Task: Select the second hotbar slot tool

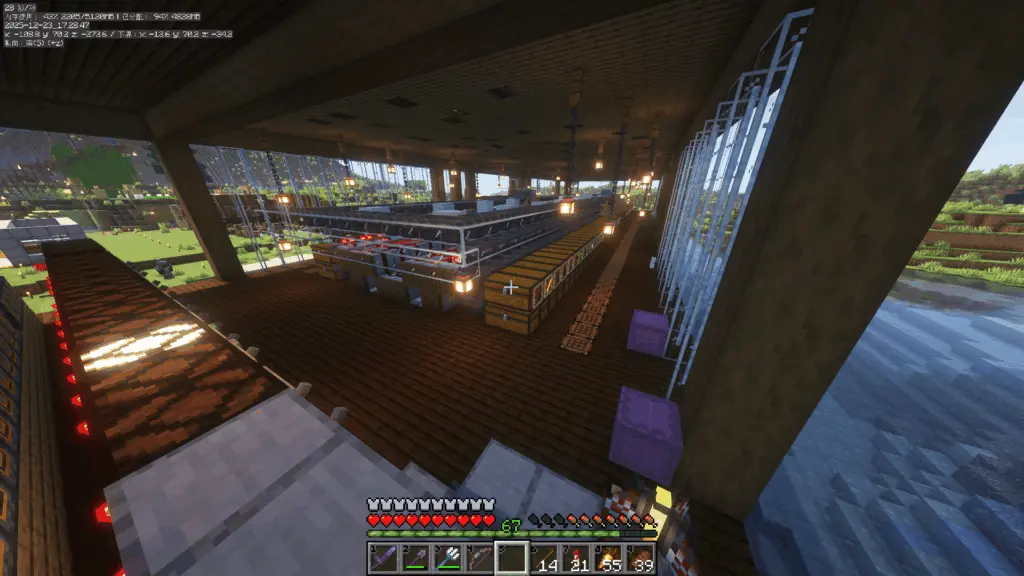Action: (x=415, y=558)
